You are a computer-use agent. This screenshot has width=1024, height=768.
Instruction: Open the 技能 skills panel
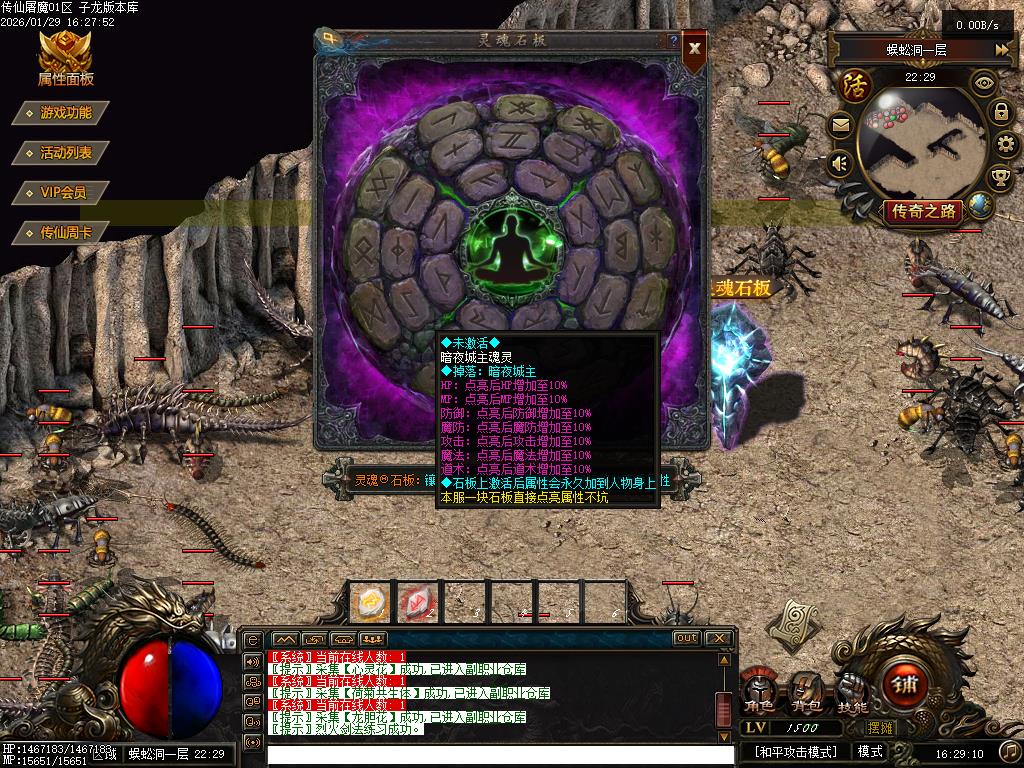[852, 692]
